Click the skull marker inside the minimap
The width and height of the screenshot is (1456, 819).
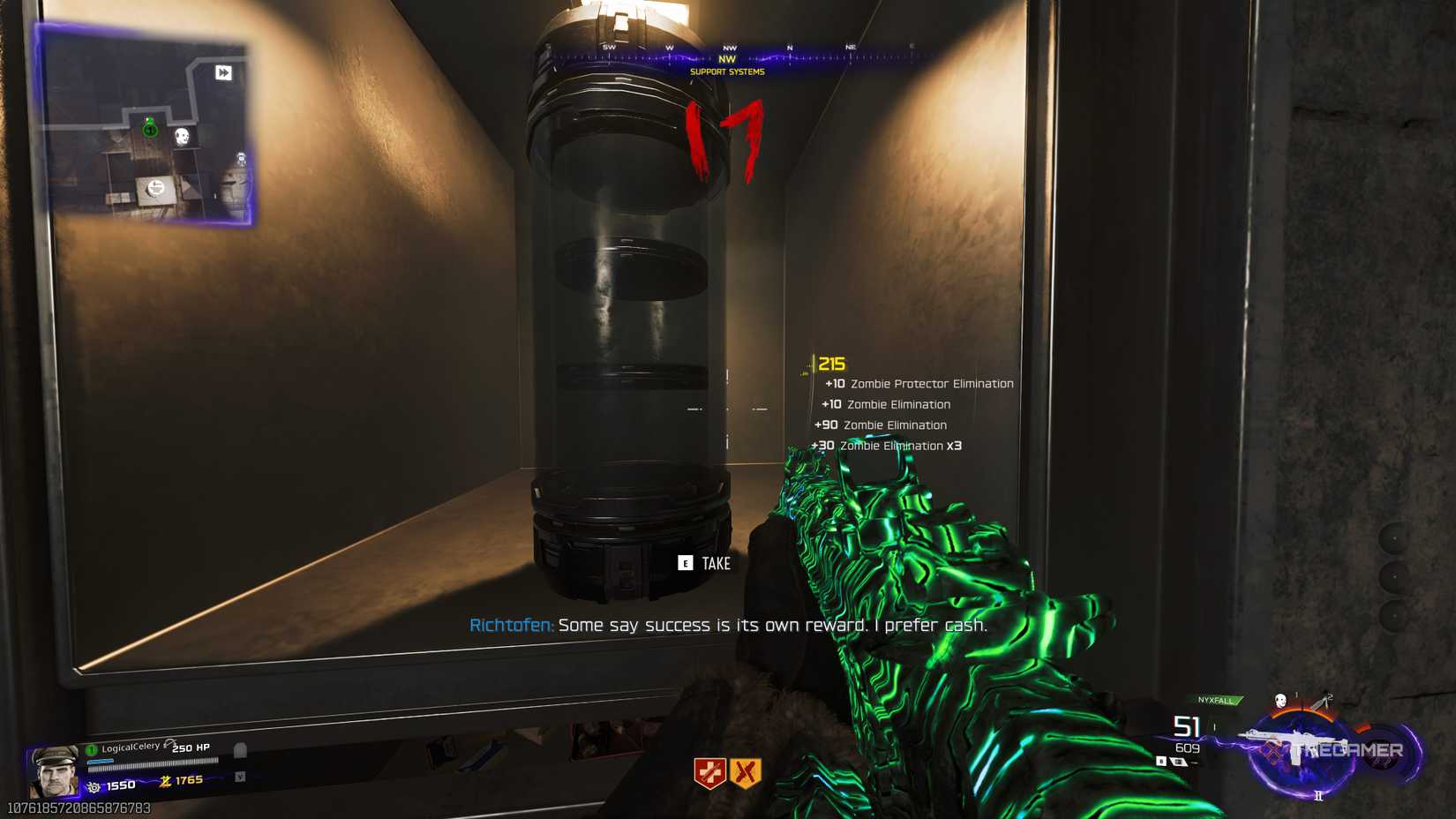point(182,136)
